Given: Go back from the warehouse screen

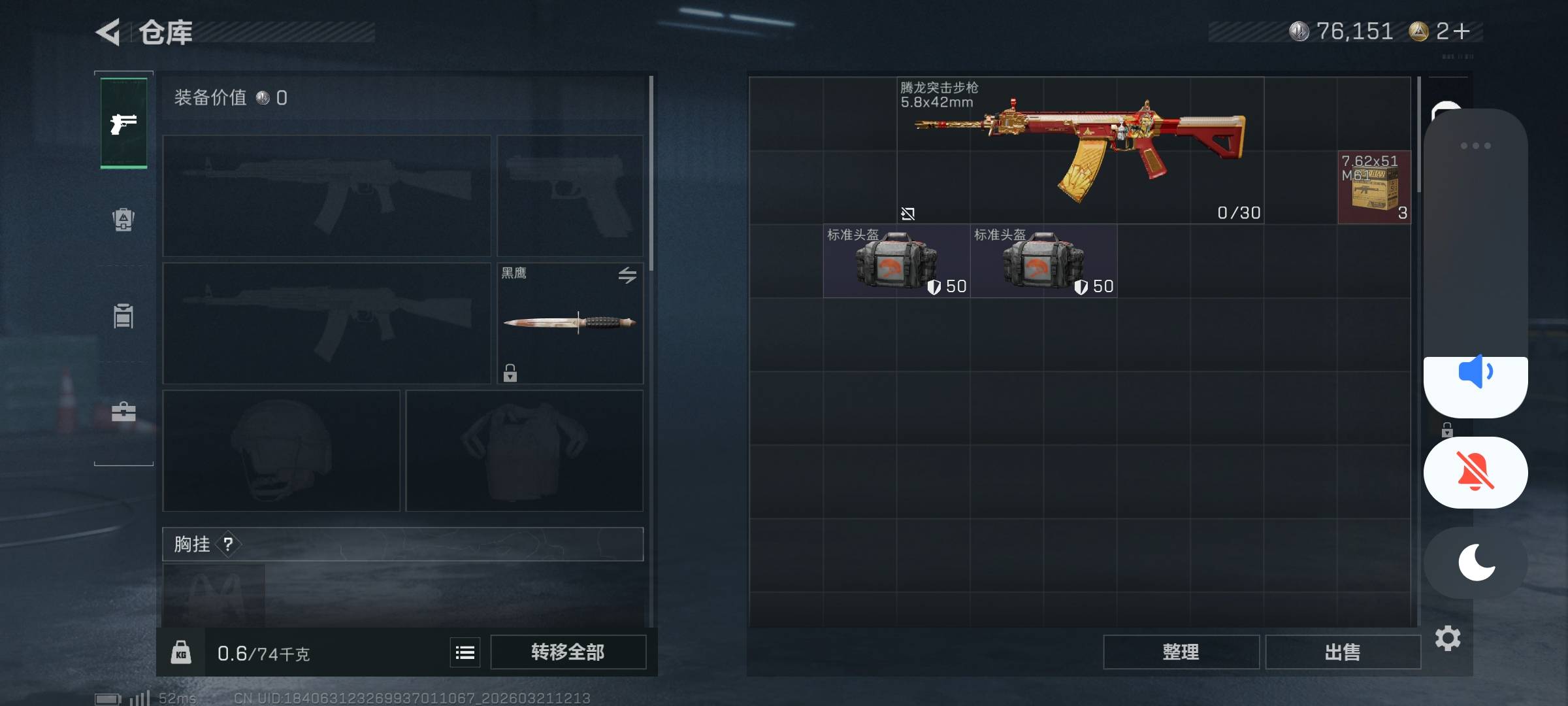Looking at the screenshot, I should (108, 32).
